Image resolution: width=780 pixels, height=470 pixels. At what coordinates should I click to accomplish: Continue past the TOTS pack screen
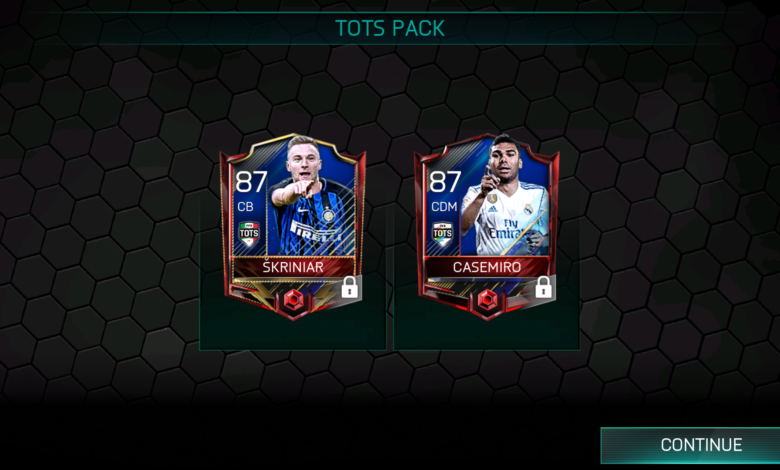tap(700, 445)
